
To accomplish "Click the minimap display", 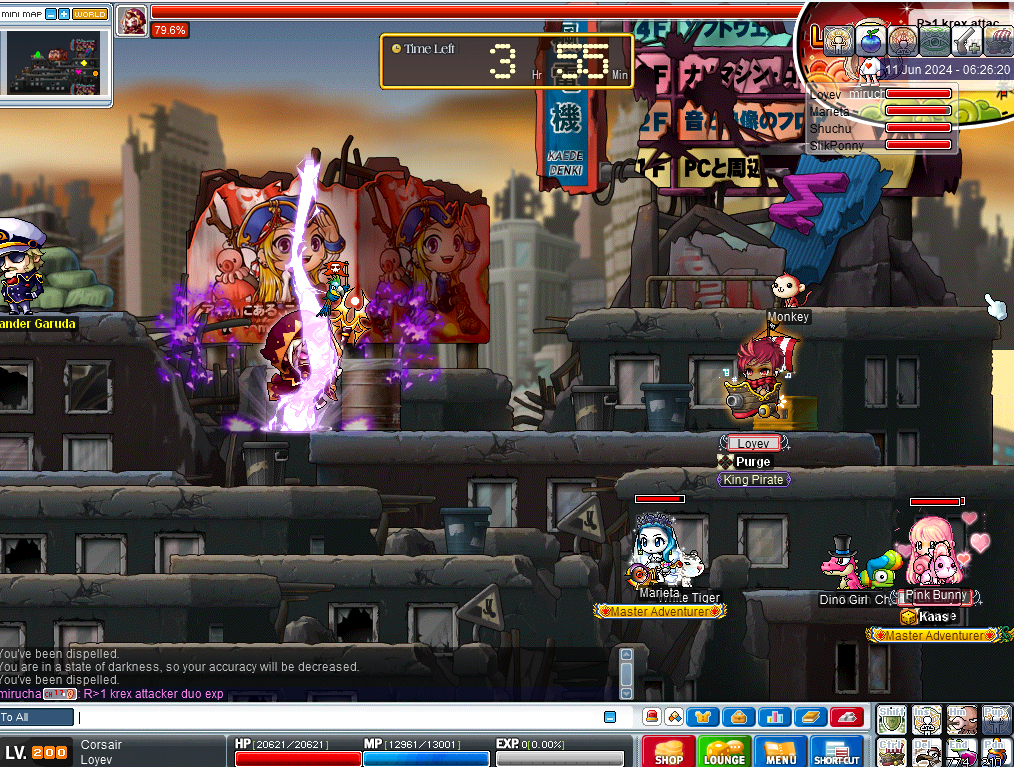I will (x=55, y=60).
